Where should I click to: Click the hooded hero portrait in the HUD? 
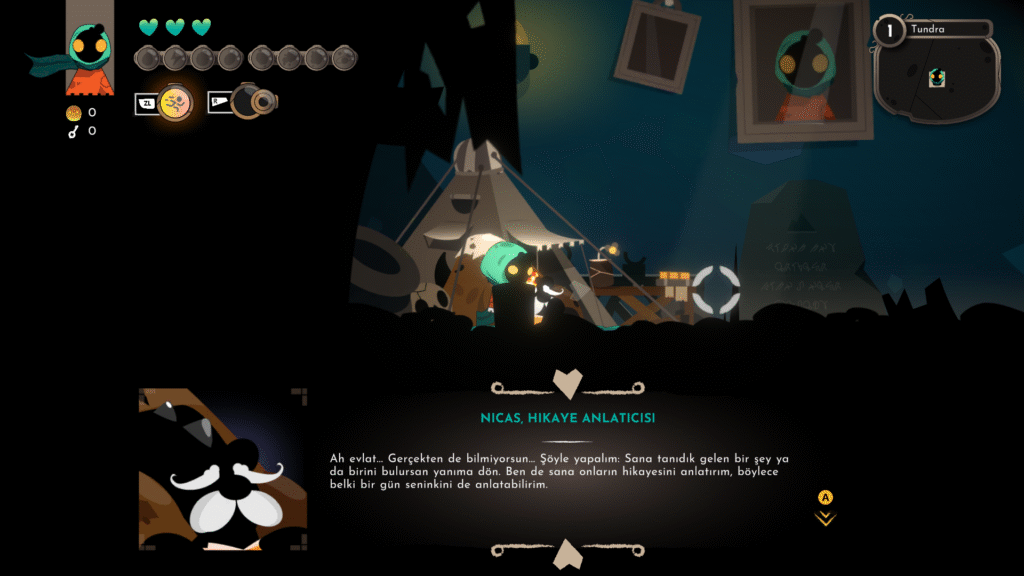coord(89,50)
